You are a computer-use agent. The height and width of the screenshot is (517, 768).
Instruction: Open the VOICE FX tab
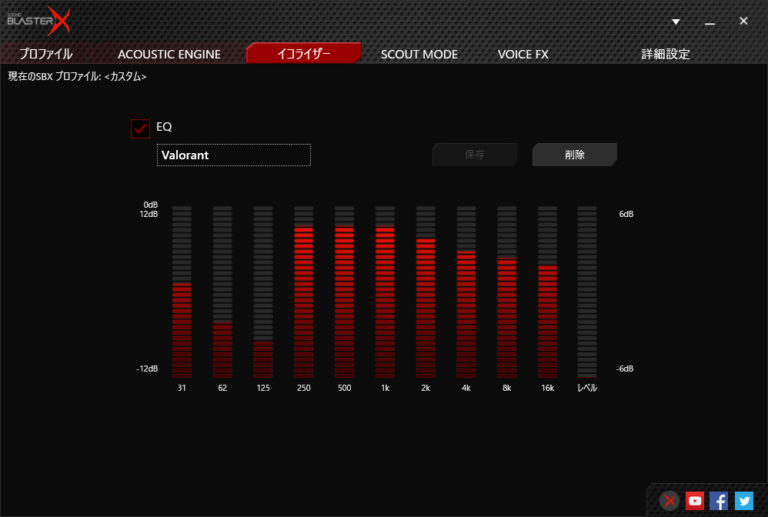523,54
